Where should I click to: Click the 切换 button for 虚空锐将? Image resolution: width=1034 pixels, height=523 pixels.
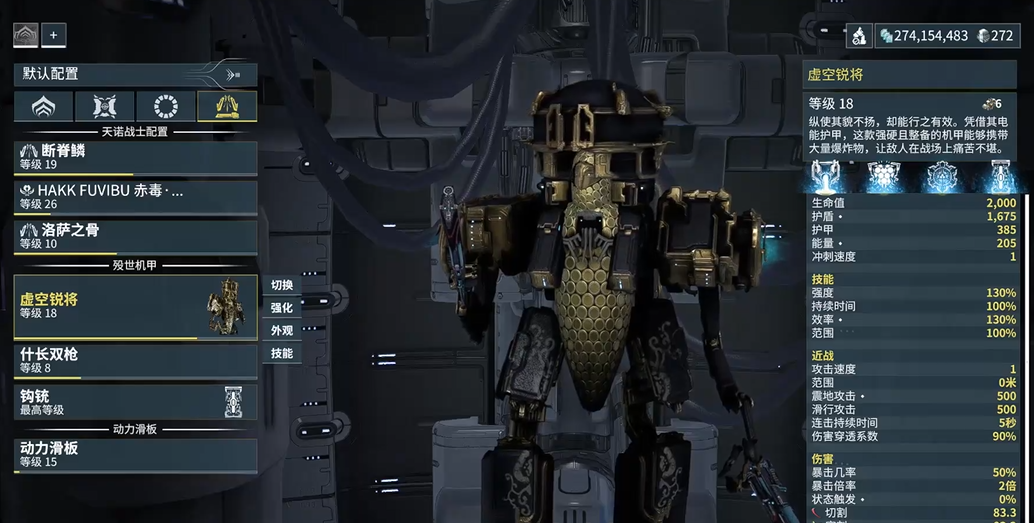[x=281, y=285]
